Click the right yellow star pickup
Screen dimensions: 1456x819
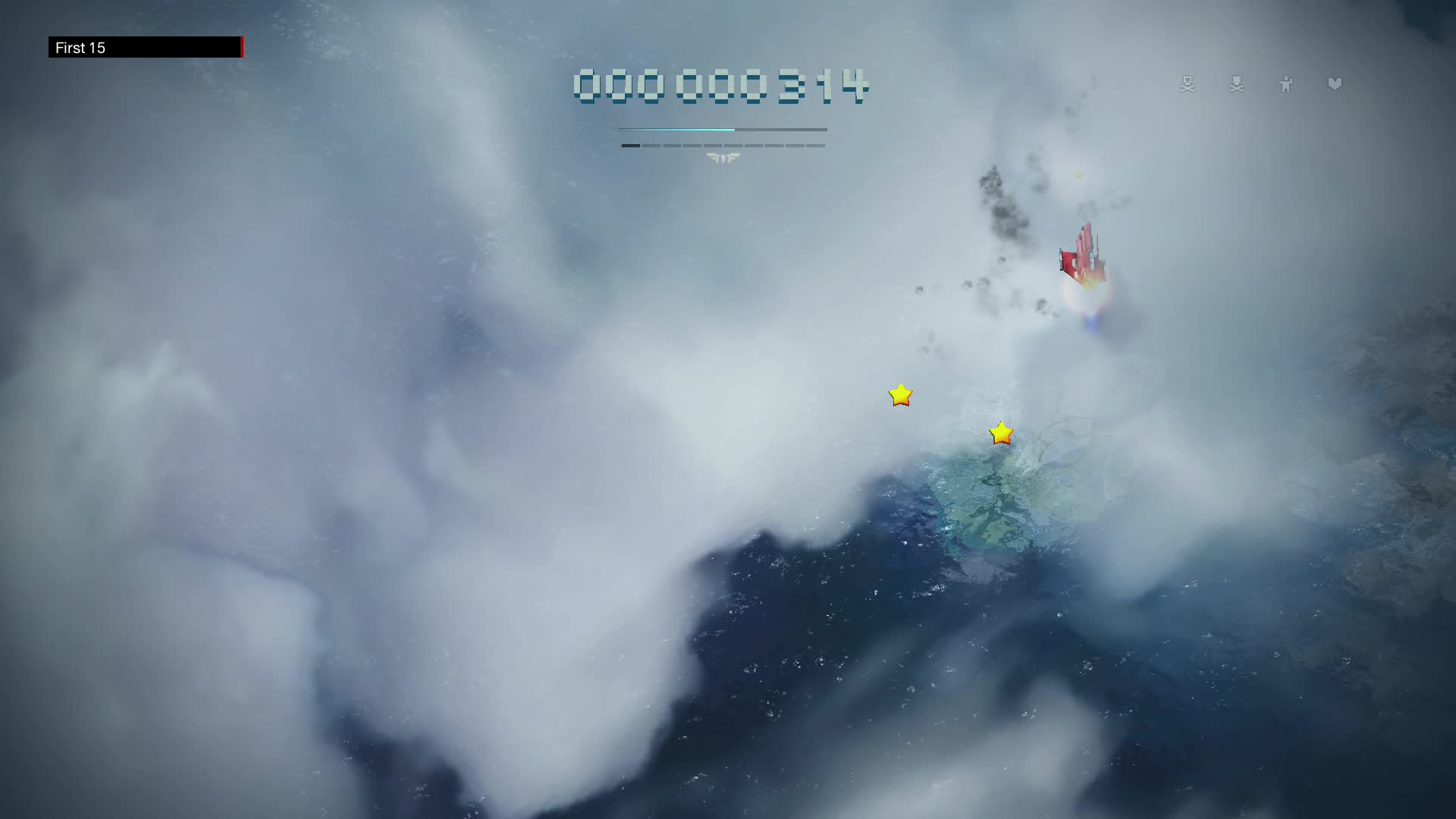[1000, 431]
